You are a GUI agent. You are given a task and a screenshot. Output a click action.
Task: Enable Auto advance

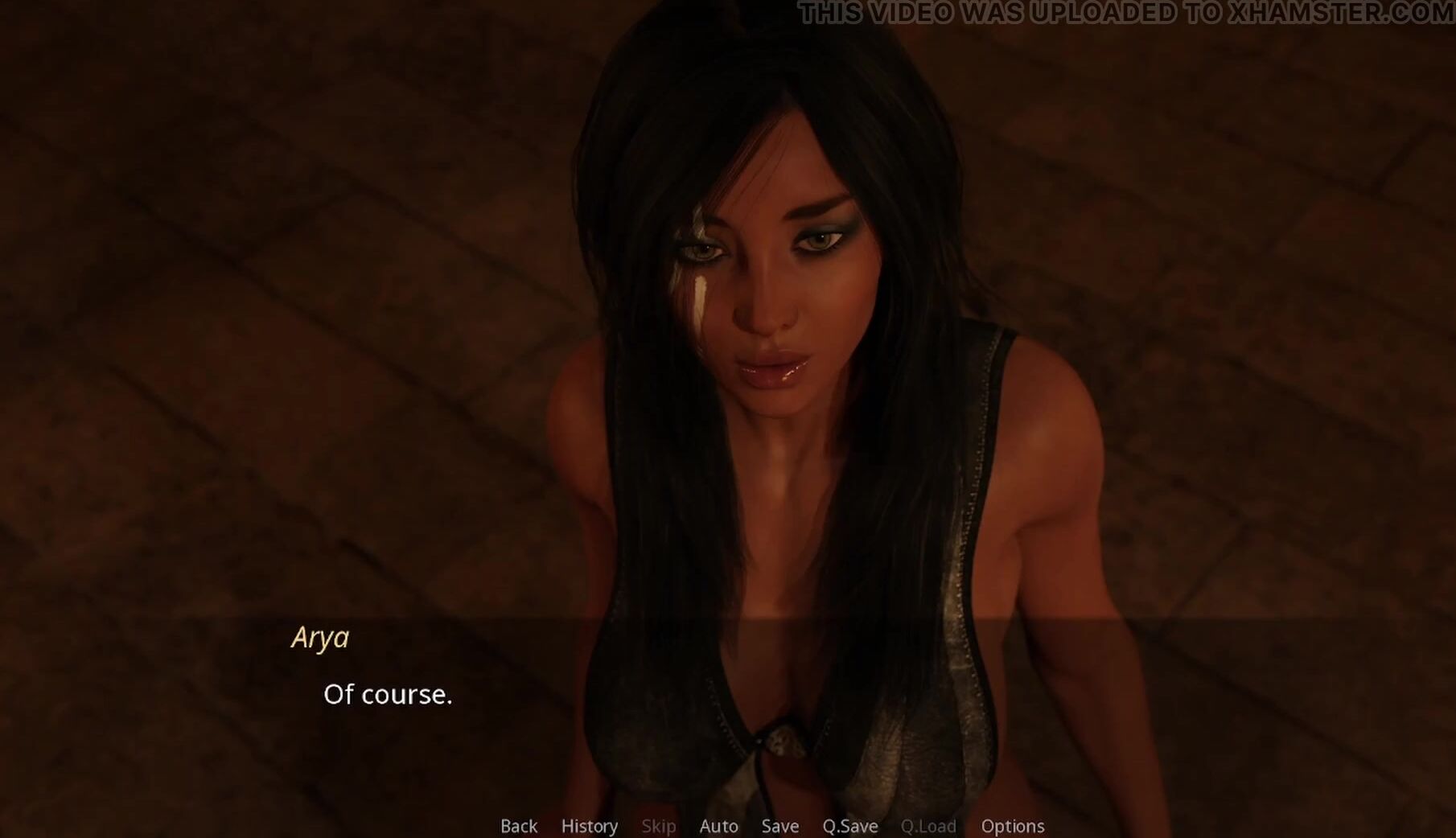tap(718, 826)
